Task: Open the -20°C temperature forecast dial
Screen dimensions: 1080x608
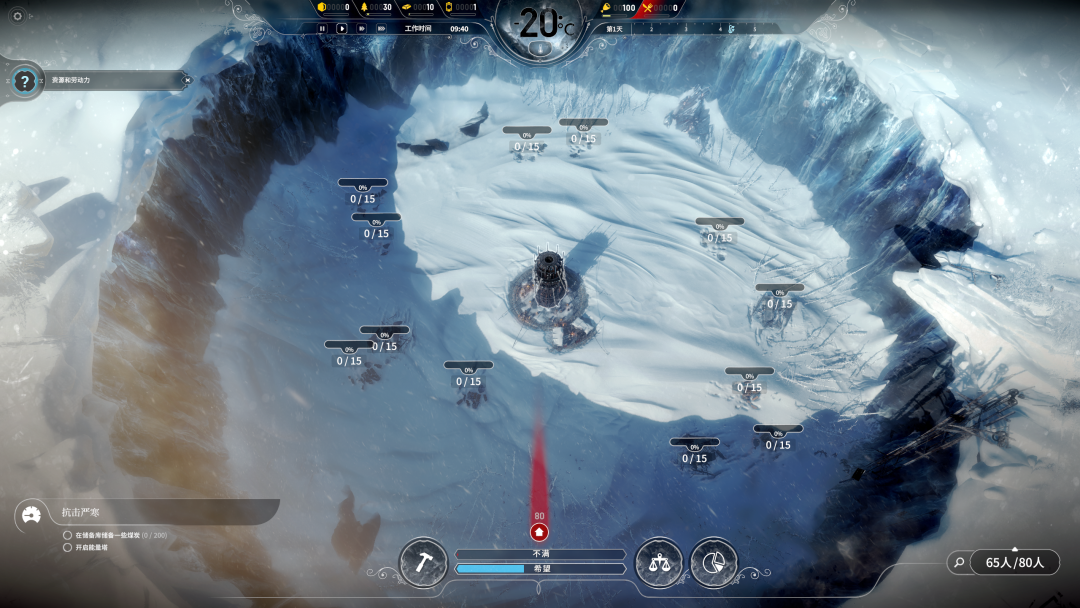Action: tap(540, 25)
